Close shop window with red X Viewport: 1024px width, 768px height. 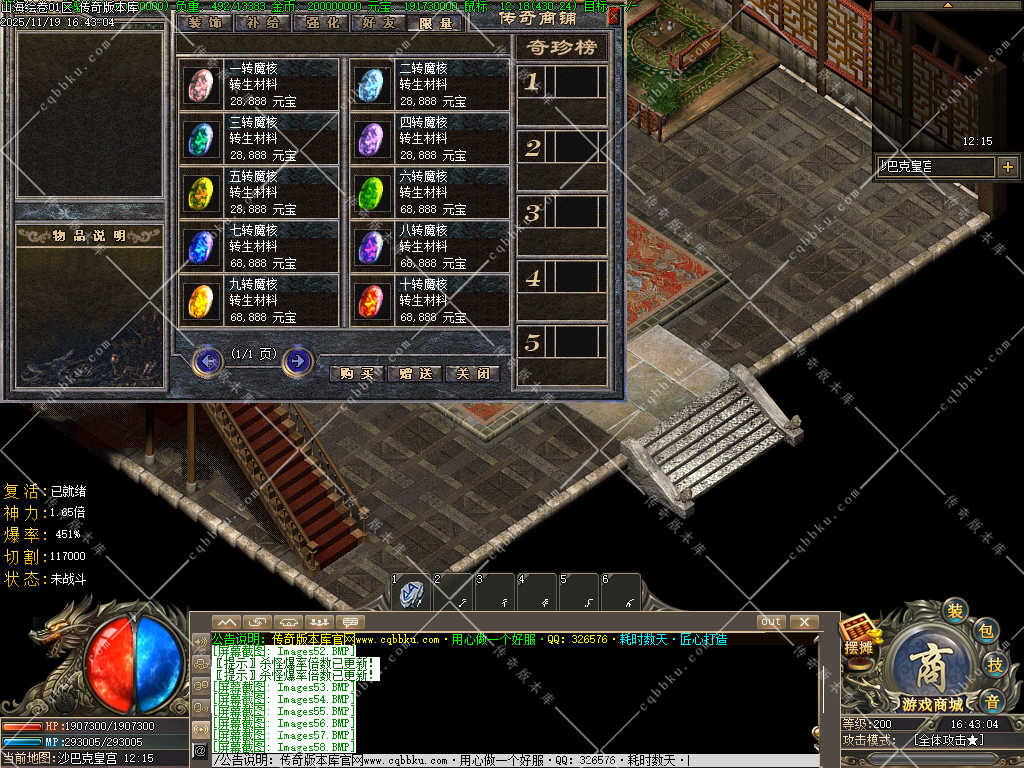pos(613,15)
